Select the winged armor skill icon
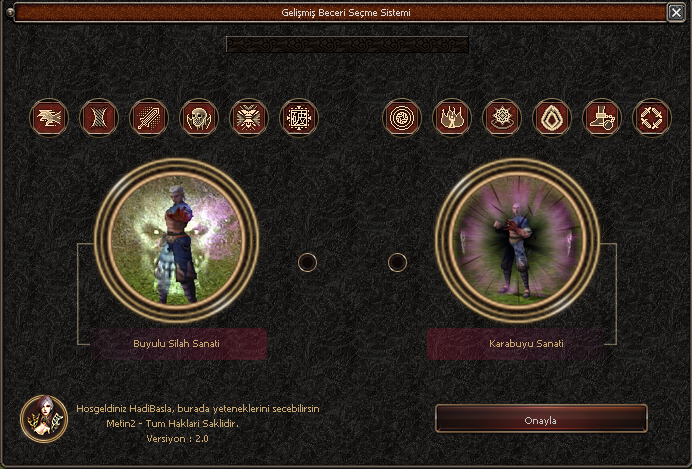The height and width of the screenshot is (469, 692). (248, 117)
